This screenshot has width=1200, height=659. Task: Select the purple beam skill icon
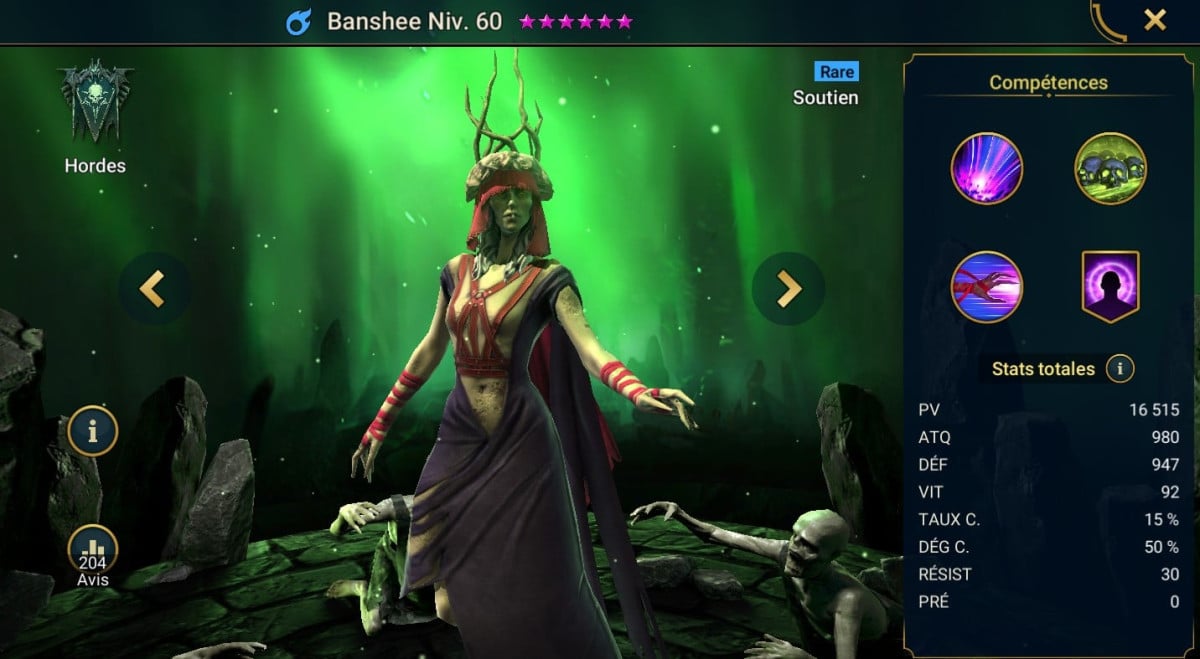click(986, 168)
